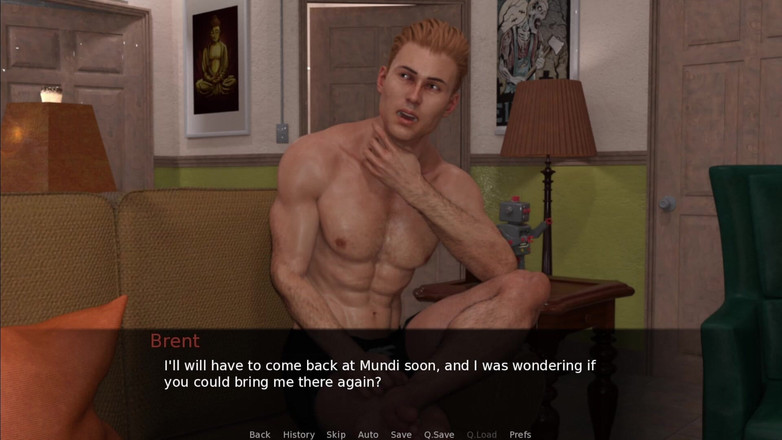The height and width of the screenshot is (440, 782).
Task: Activate Skip to fast-forward dialogue
Action: click(x=336, y=434)
